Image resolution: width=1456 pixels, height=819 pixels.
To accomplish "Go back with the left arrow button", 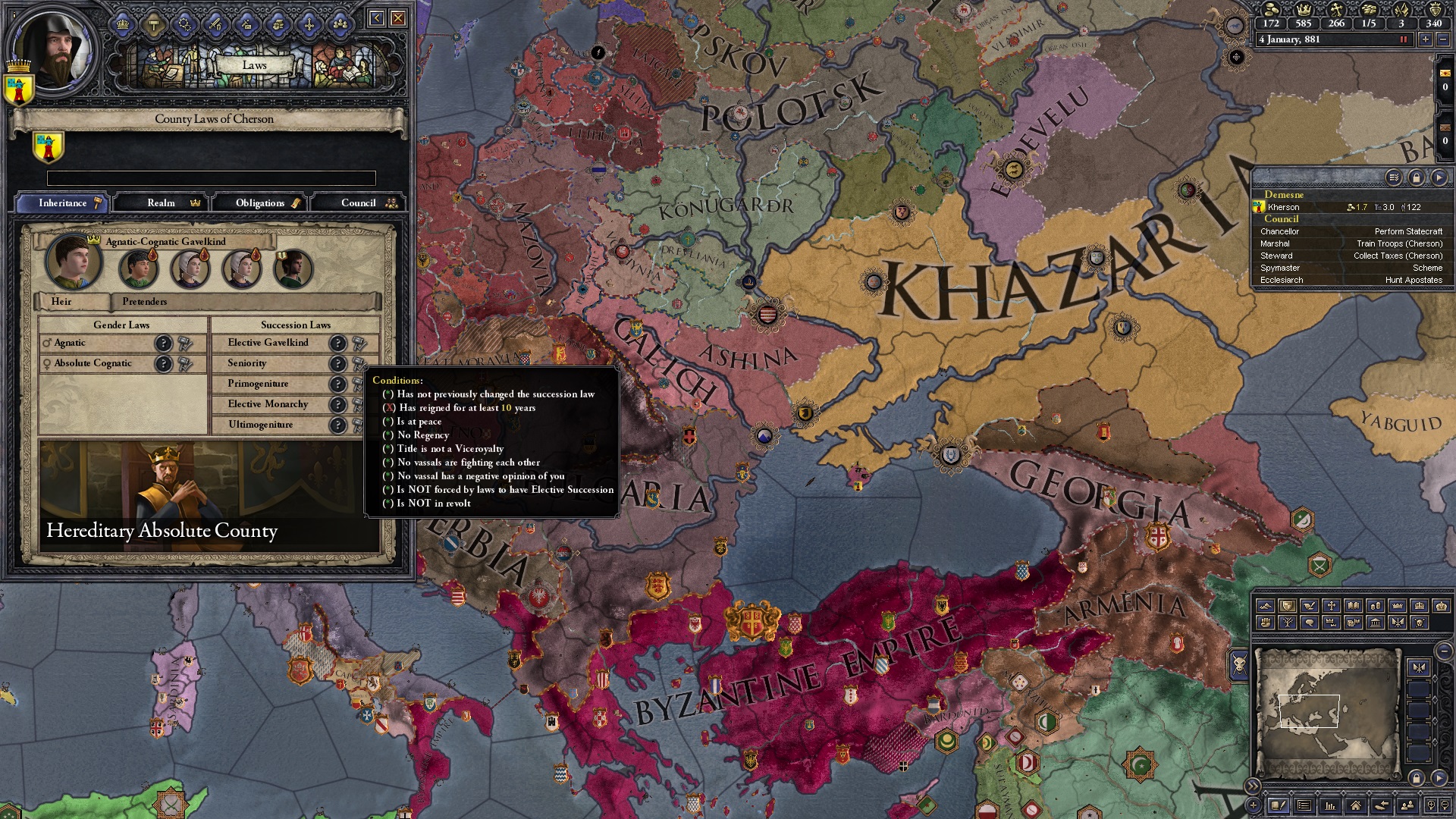I will tap(376, 18).
